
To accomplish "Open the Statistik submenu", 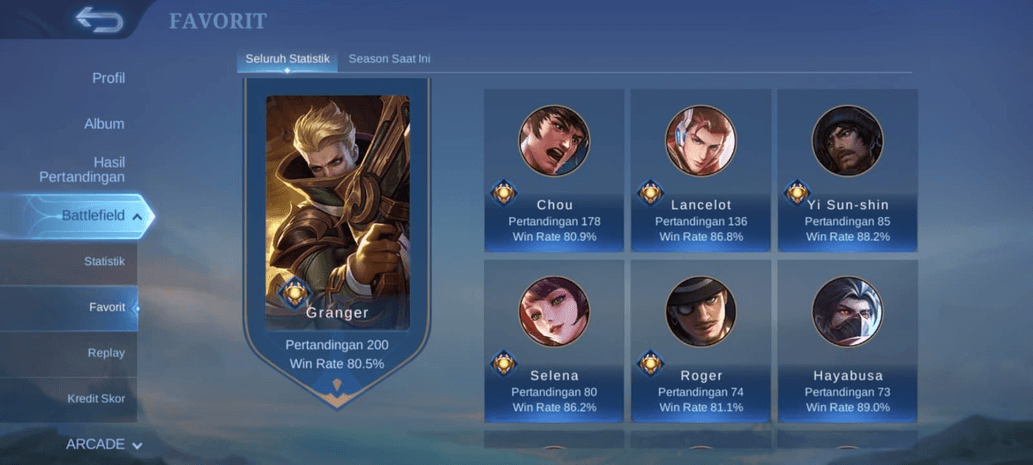I will [104, 261].
